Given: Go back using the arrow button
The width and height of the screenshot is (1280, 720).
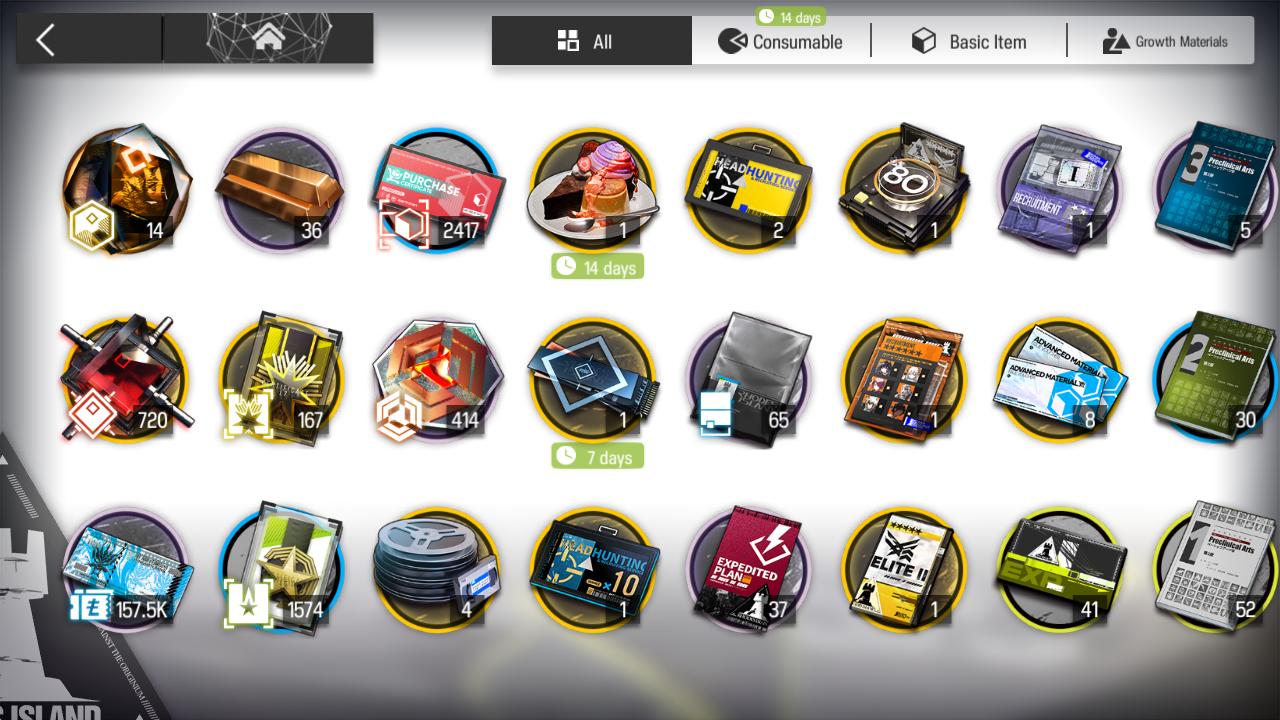Looking at the screenshot, I should 46,40.
